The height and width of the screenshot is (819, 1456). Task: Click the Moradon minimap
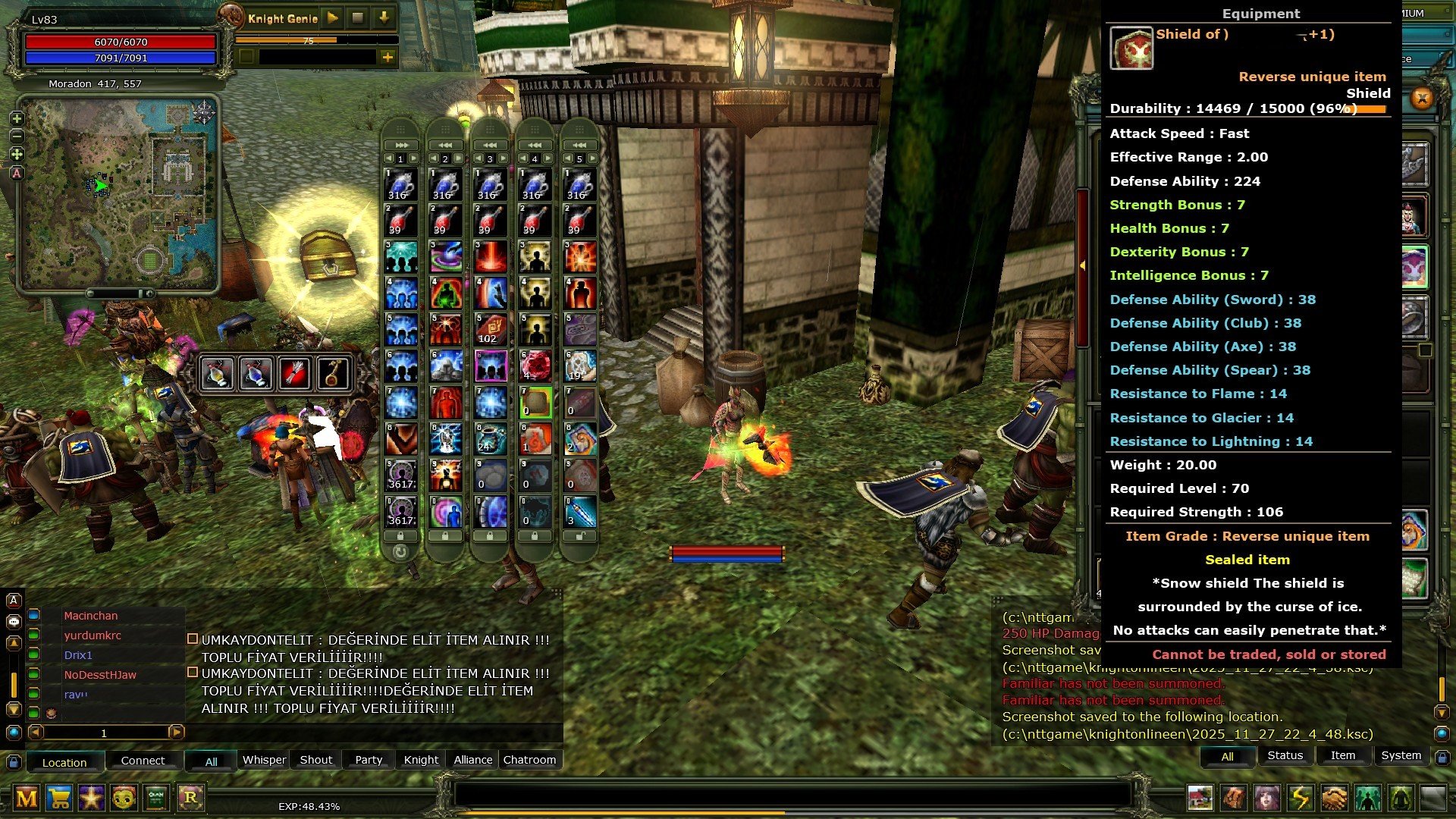pyautogui.click(x=119, y=193)
